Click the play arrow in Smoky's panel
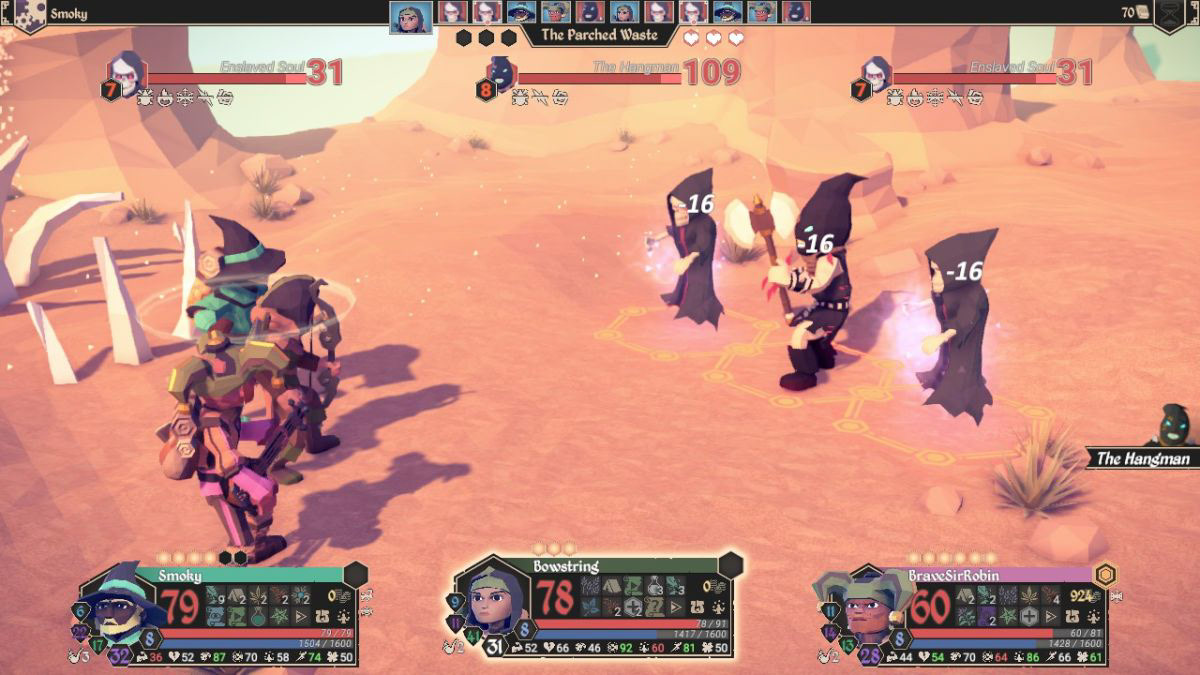Screen dimensions: 1200x675 click(302, 616)
